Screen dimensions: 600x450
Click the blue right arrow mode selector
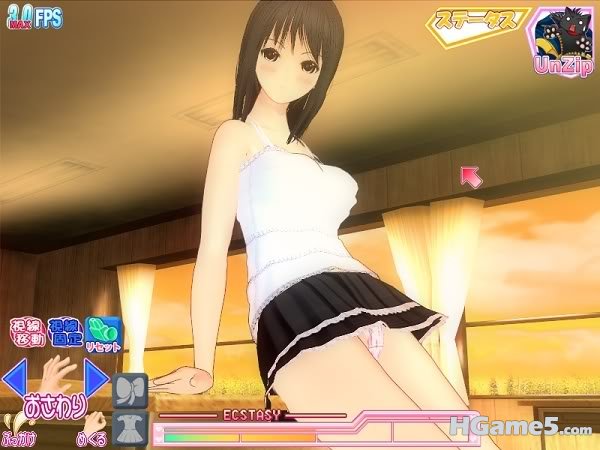(x=96, y=379)
